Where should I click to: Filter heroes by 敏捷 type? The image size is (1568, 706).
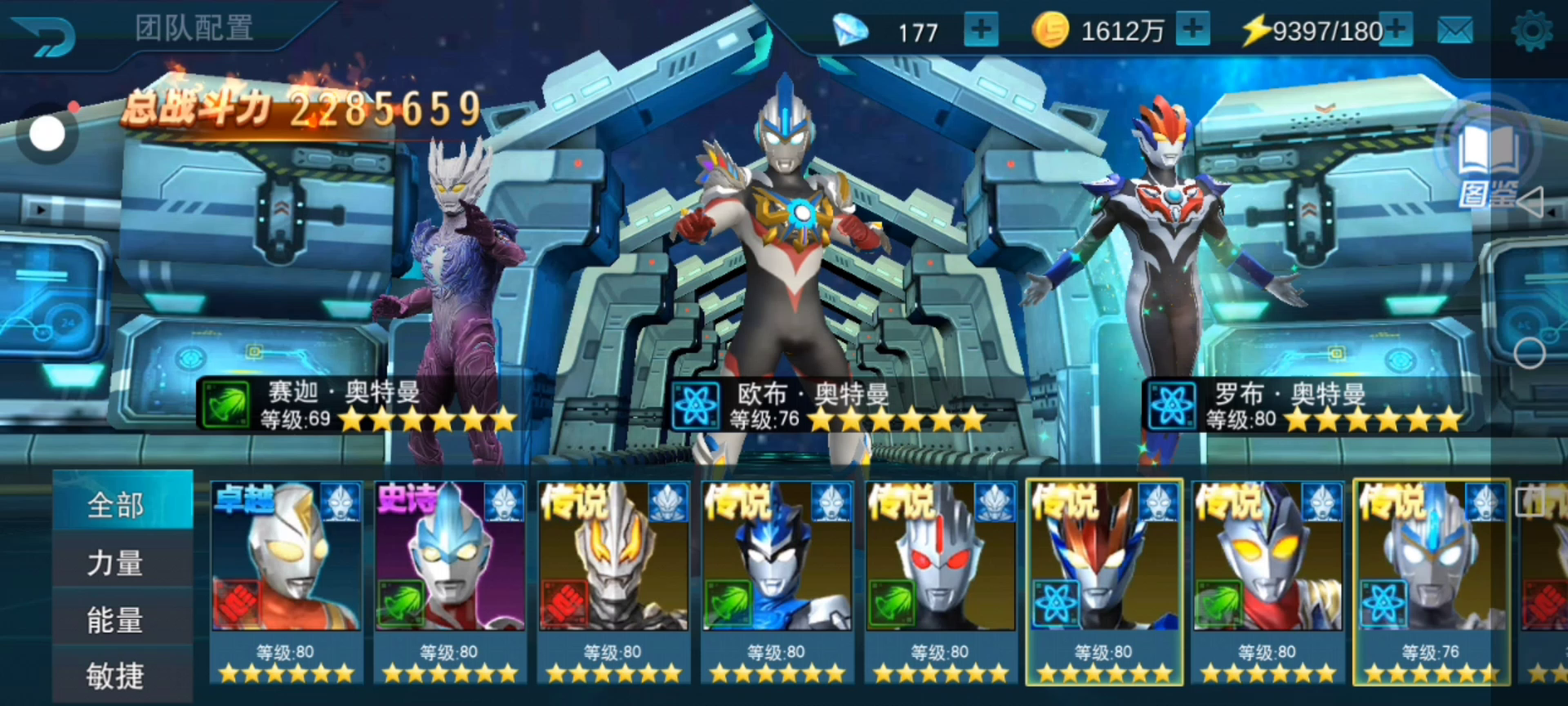point(116,676)
